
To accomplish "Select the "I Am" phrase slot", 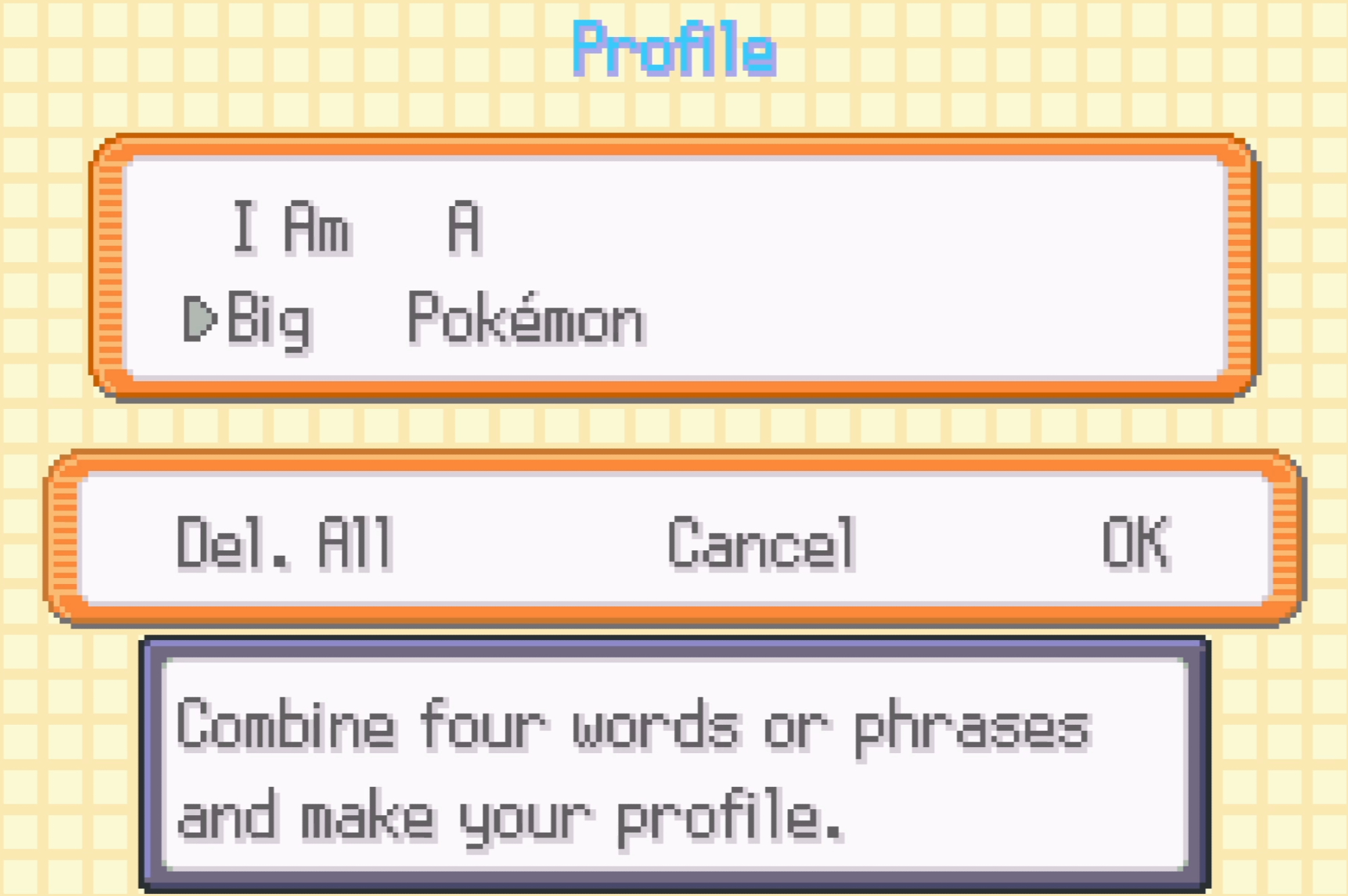I will click(291, 228).
